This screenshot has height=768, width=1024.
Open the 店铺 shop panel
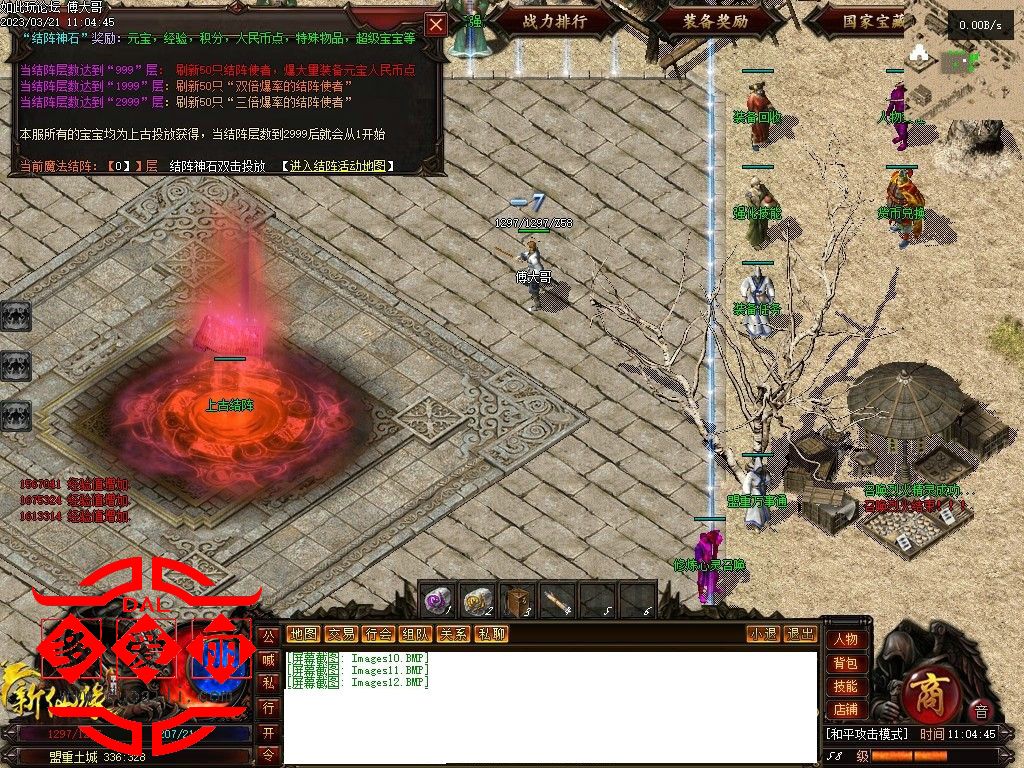tap(845, 709)
